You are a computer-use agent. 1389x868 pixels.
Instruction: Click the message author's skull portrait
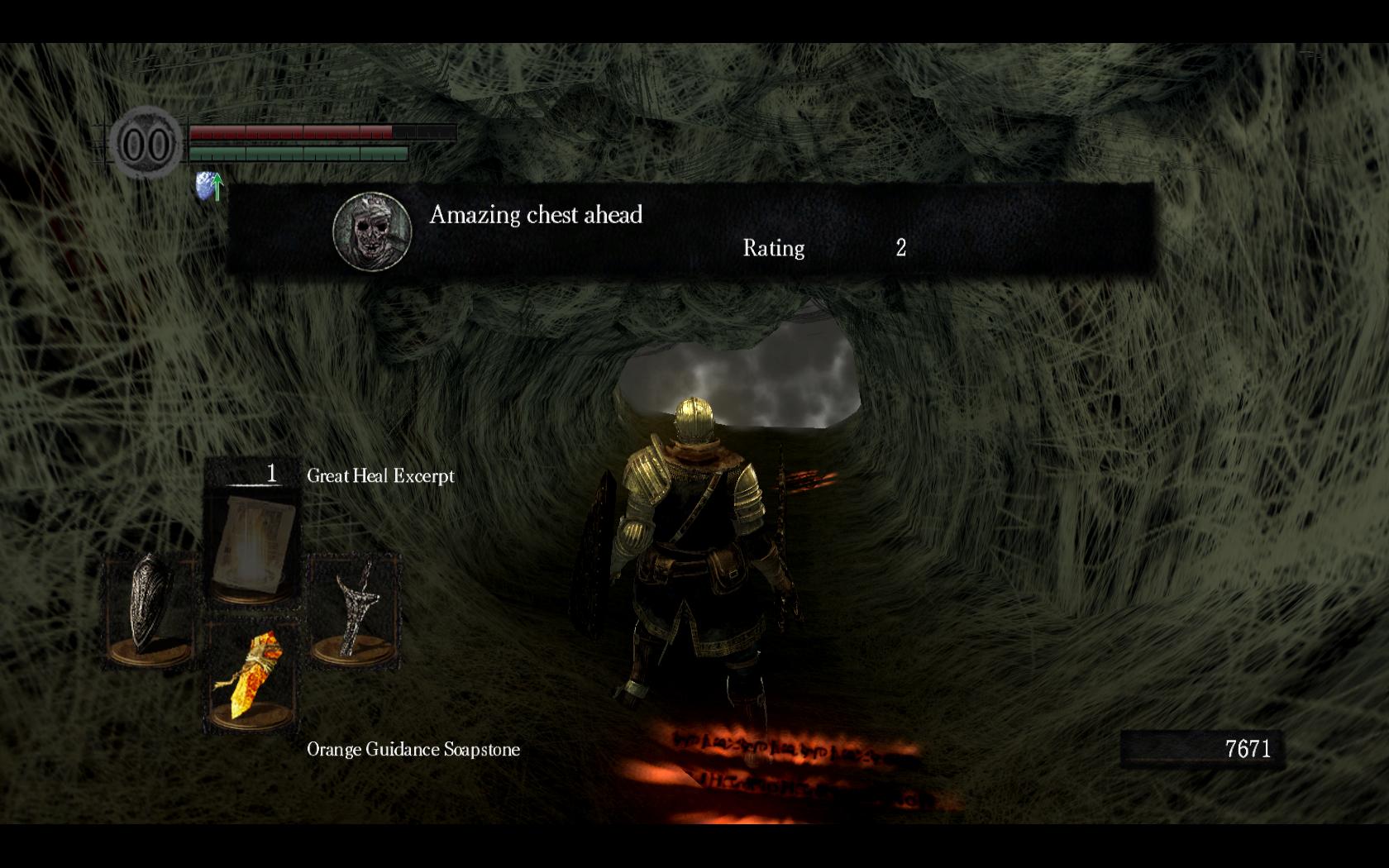pos(372,232)
